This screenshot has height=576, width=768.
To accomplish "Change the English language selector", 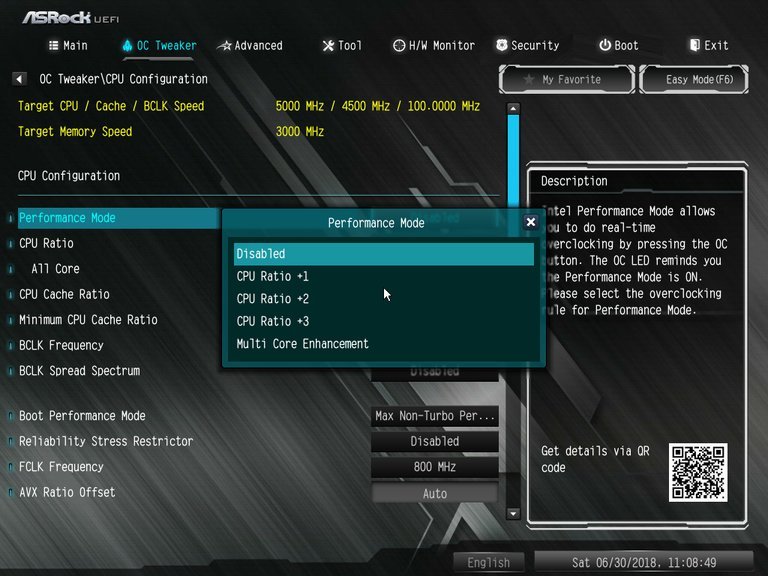I will (489, 563).
